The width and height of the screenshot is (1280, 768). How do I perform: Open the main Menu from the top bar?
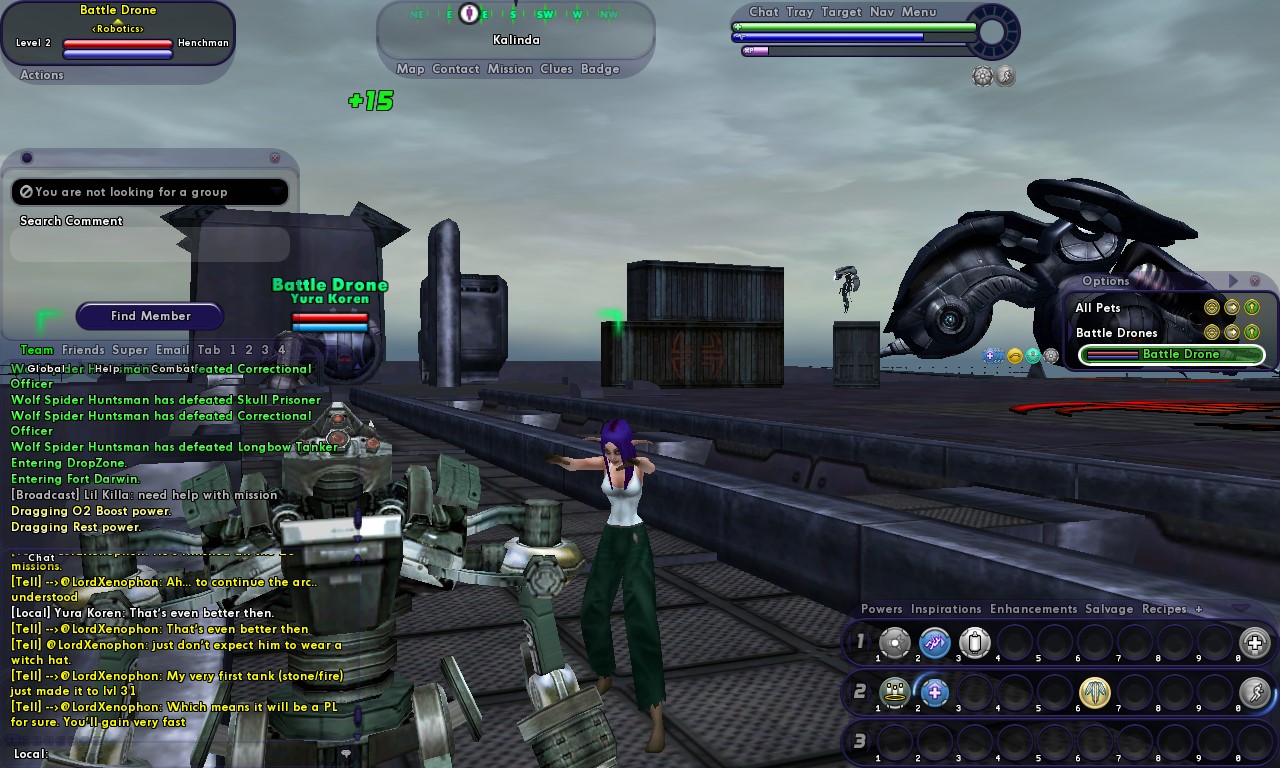pos(919,12)
